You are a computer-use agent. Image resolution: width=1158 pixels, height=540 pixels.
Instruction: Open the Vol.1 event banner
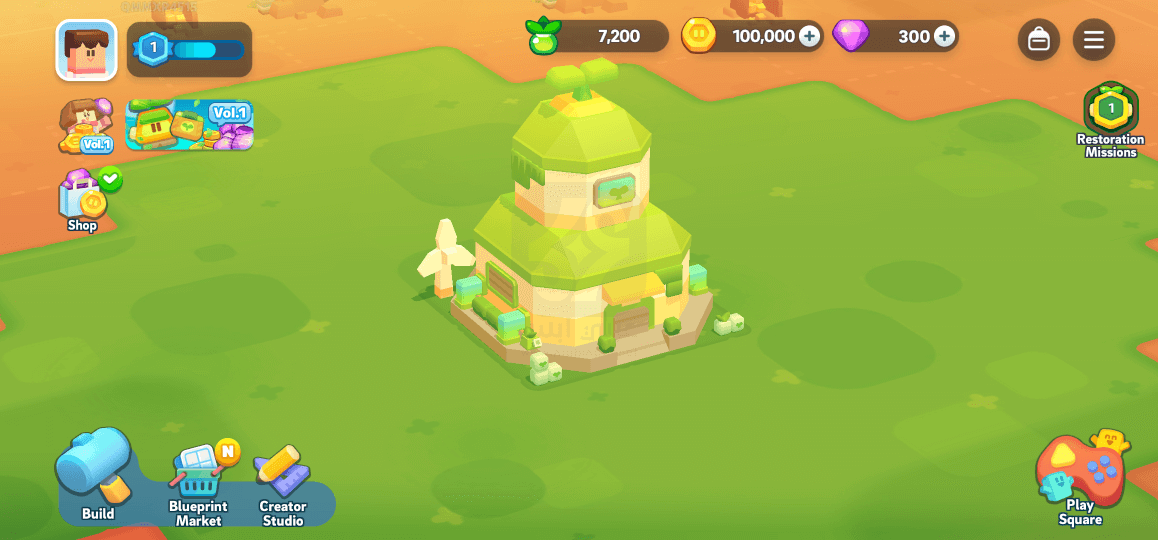click(x=189, y=125)
